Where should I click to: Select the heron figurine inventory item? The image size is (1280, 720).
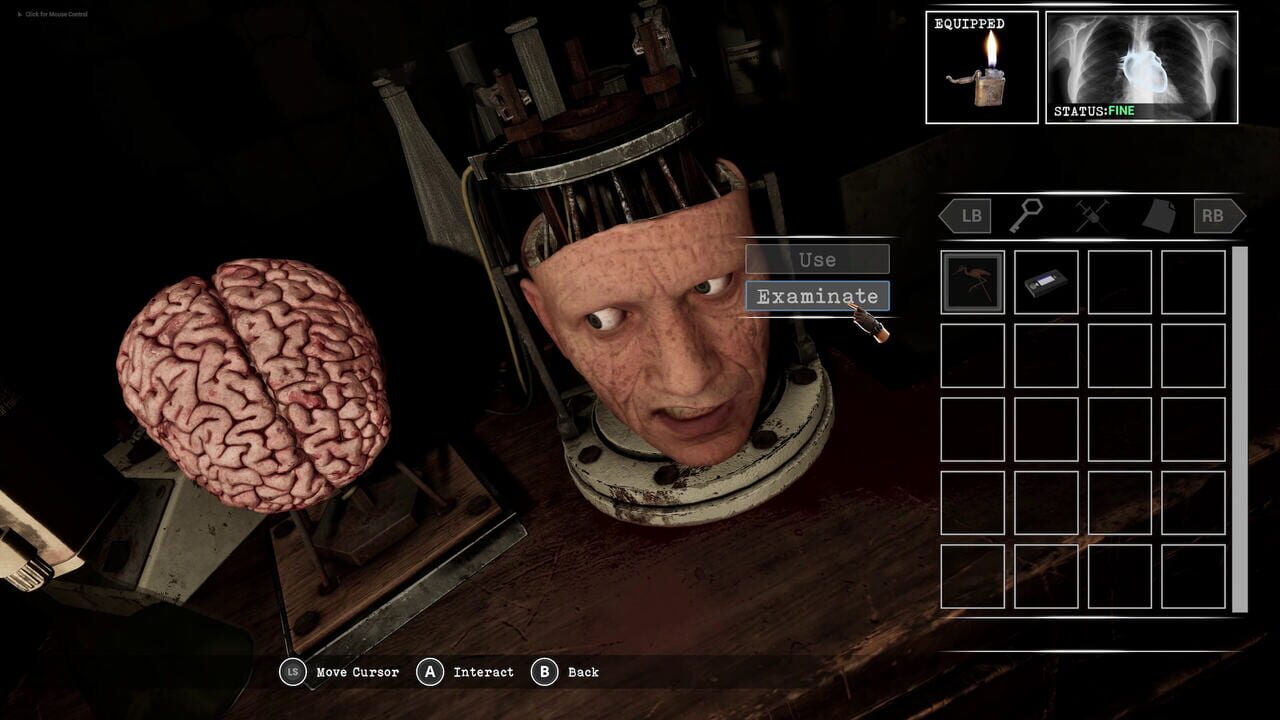click(x=971, y=281)
